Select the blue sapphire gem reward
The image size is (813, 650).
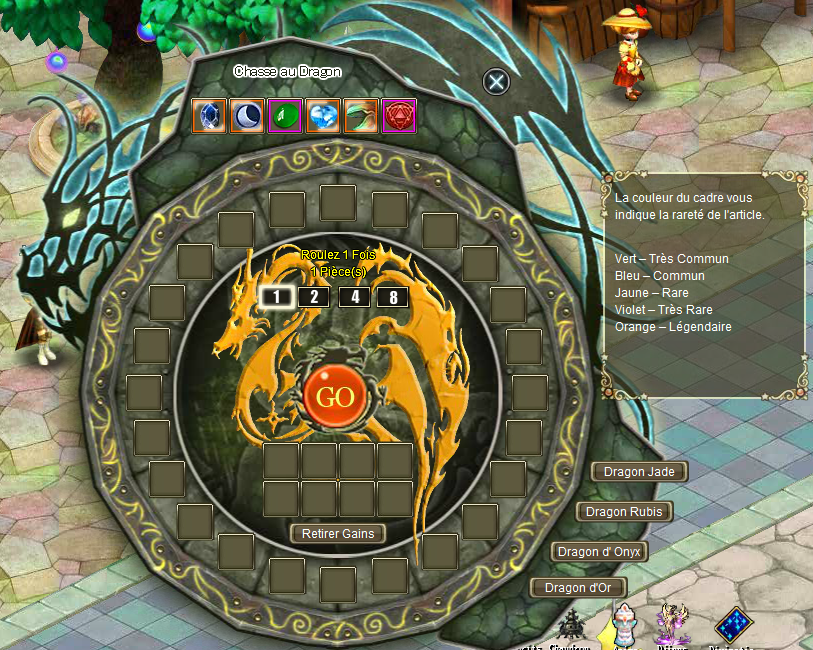209,116
